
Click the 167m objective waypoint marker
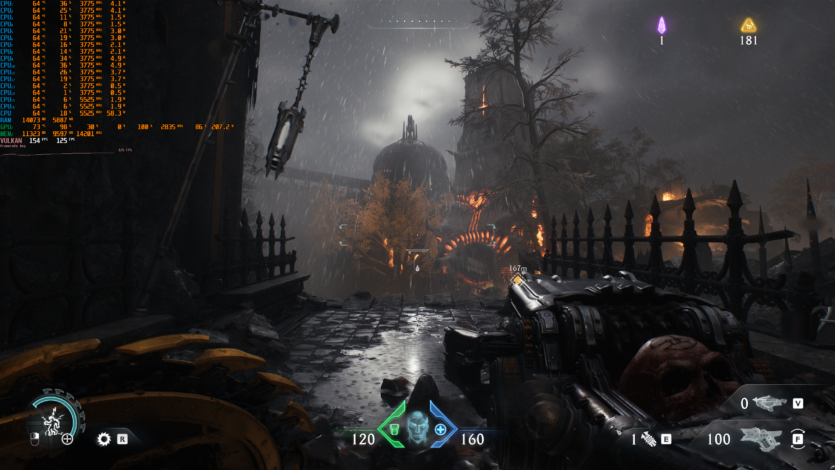[x=517, y=278]
